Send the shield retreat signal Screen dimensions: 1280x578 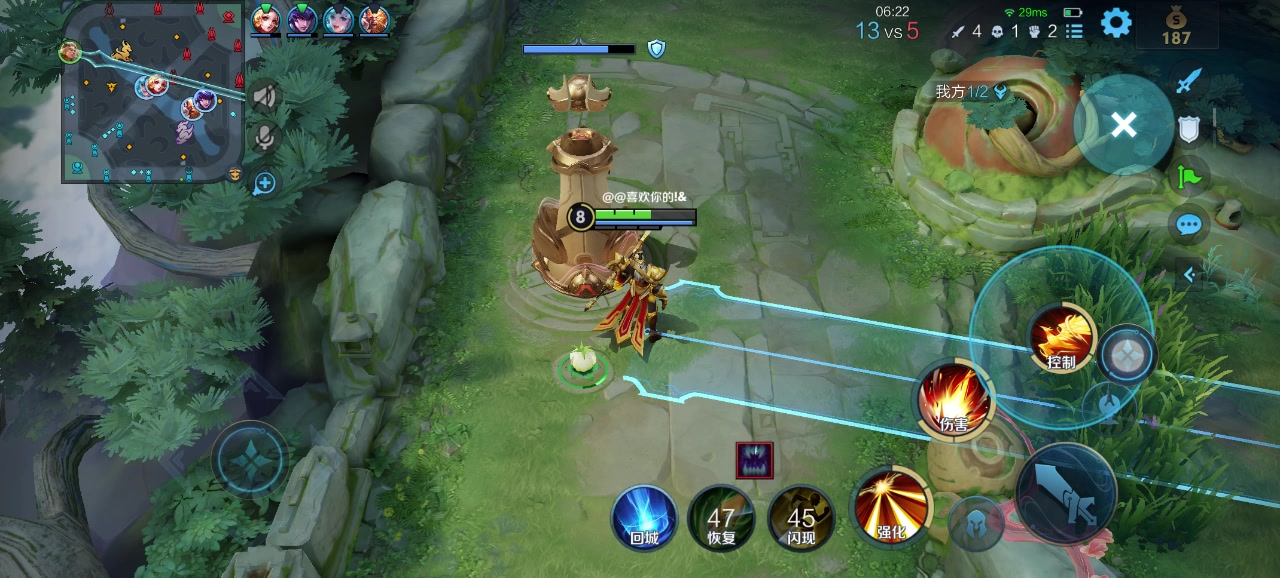pos(1188,130)
